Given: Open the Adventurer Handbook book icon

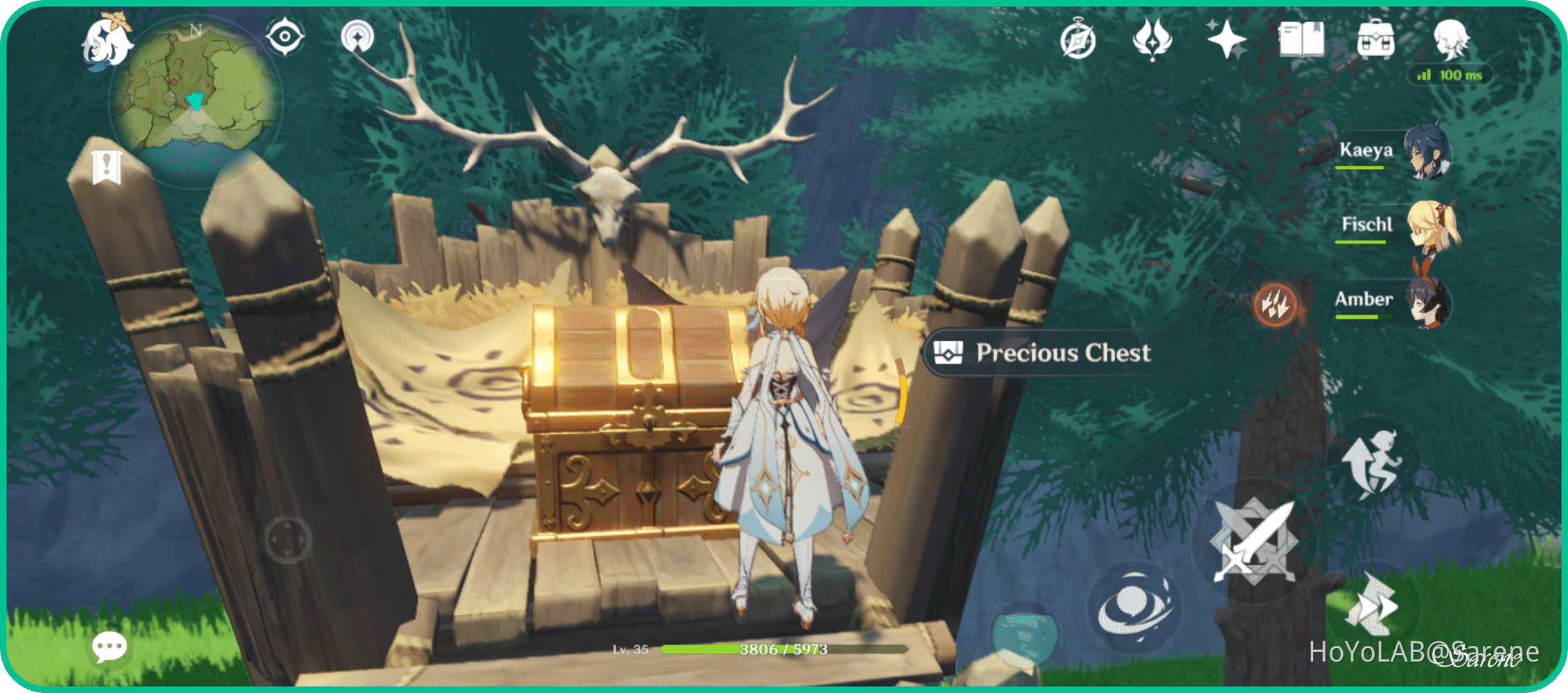Looking at the screenshot, I should 1302,40.
